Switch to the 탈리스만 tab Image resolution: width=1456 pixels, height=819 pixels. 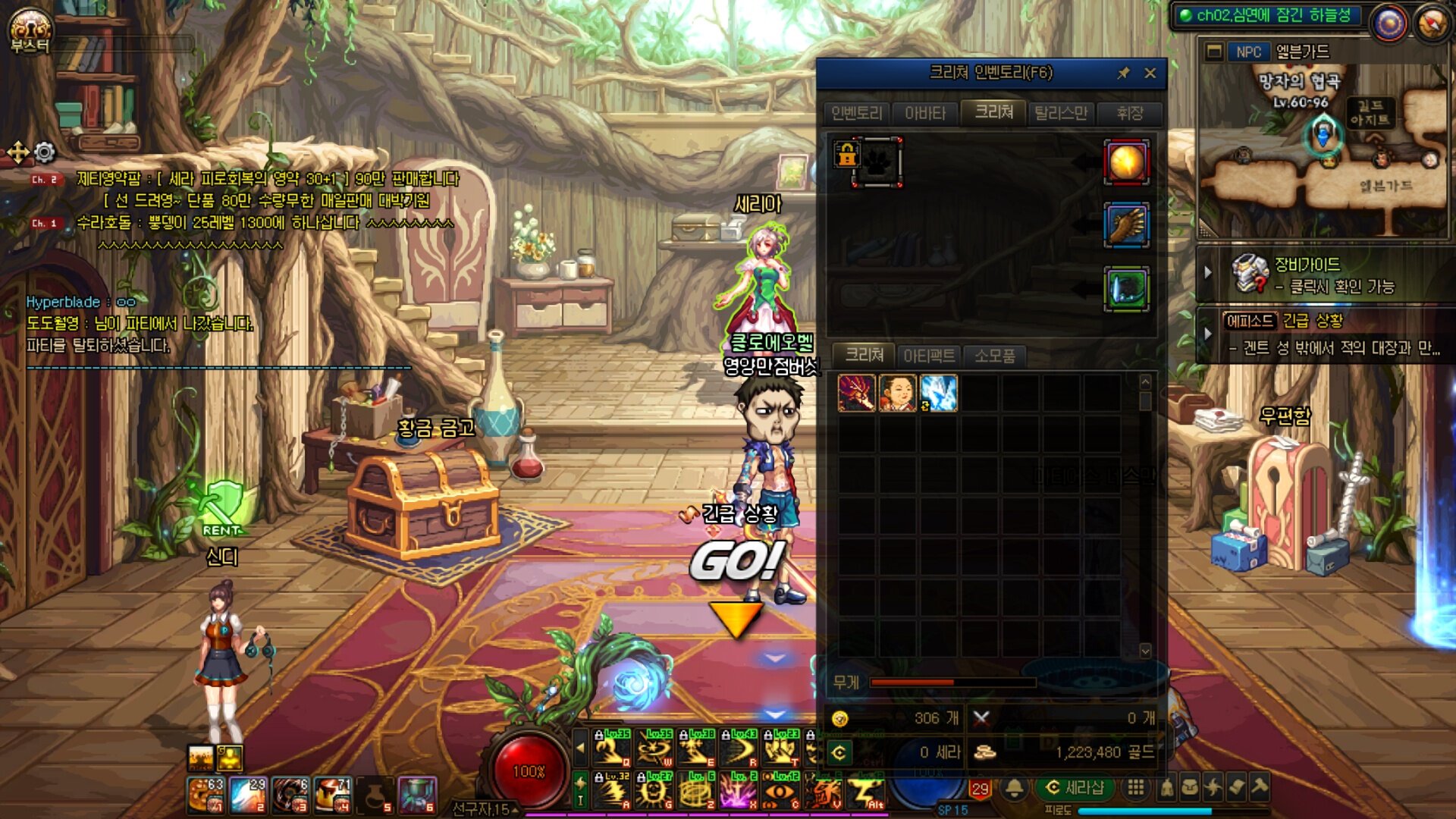click(x=1061, y=114)
